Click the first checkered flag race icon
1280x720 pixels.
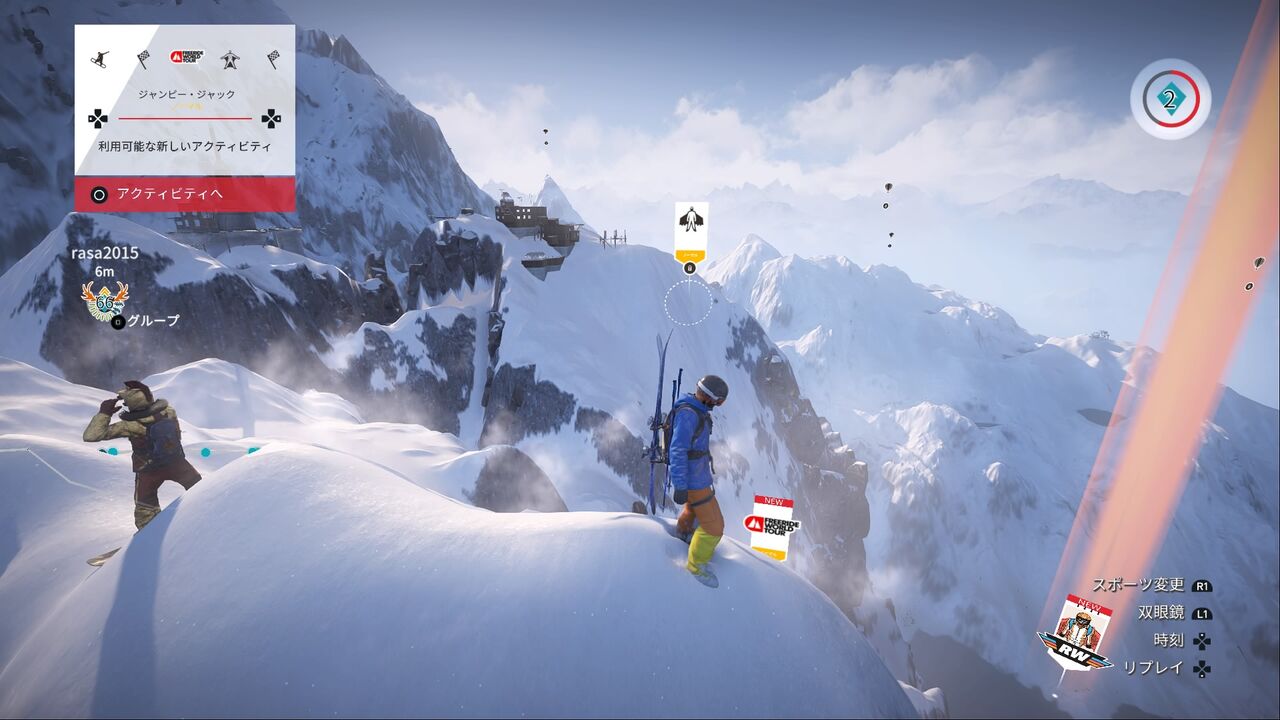[144, 59]
